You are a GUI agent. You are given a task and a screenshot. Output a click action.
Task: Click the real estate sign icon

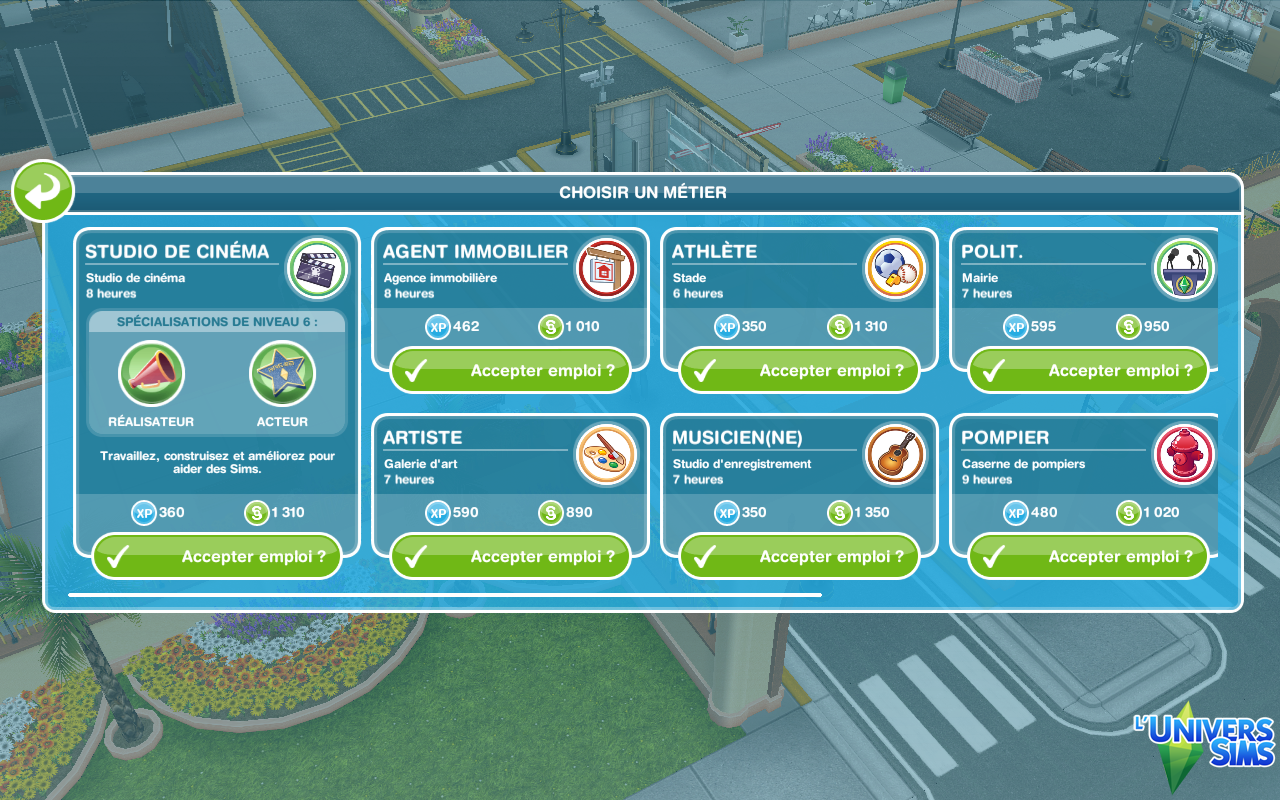(x=607, y=269)
